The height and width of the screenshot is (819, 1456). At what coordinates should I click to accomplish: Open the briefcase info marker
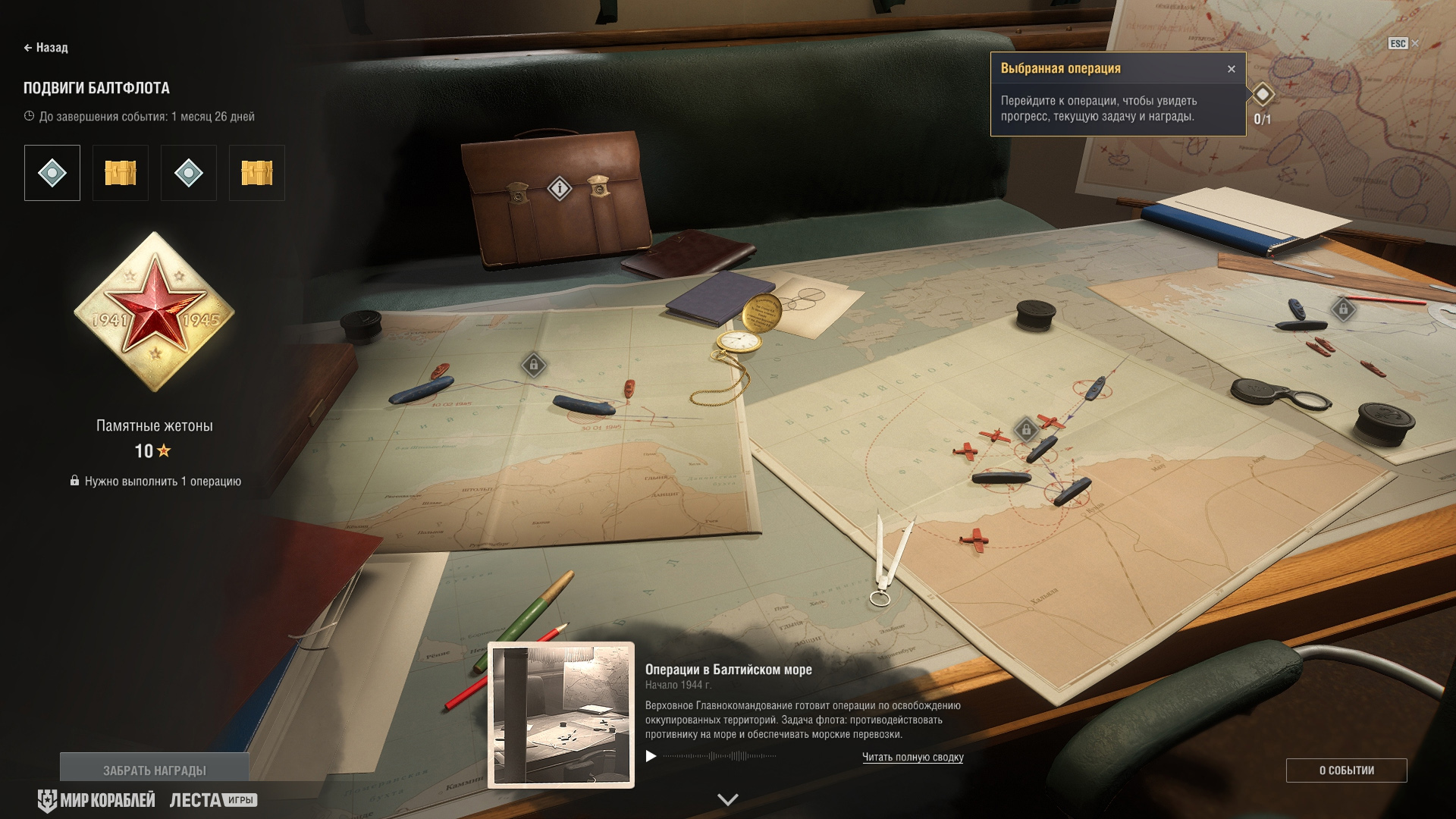560,187
